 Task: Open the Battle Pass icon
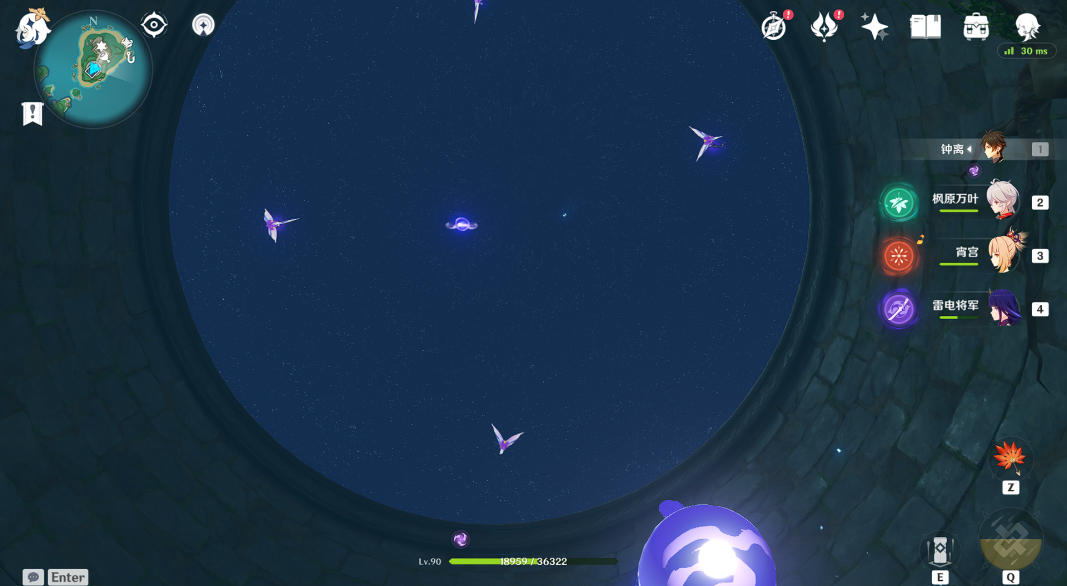click(823, 27)
